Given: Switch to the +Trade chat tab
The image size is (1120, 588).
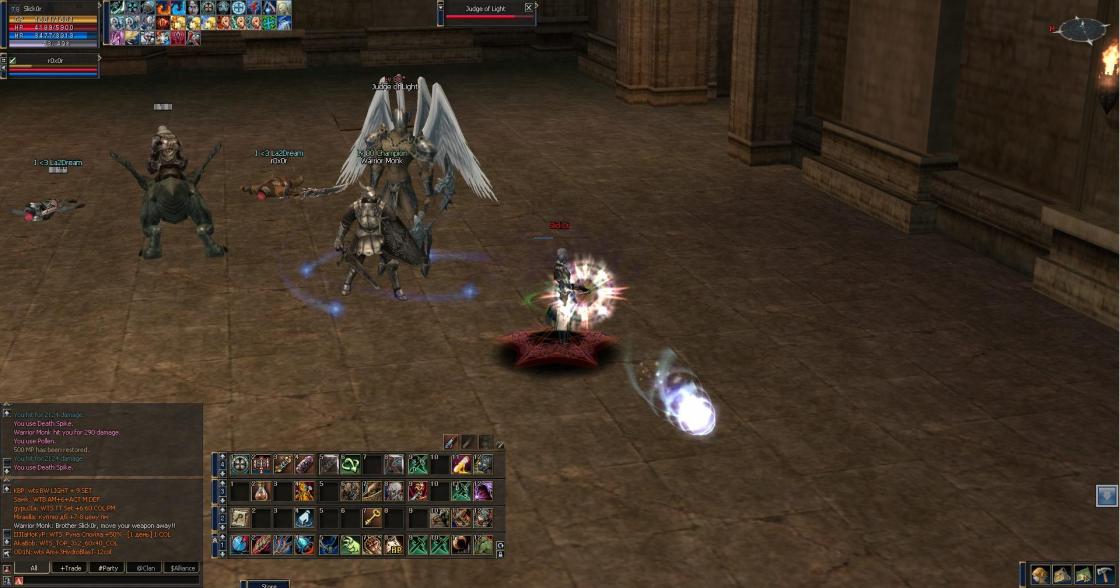Looking at the screenshot, I should [x=70, y=567].
